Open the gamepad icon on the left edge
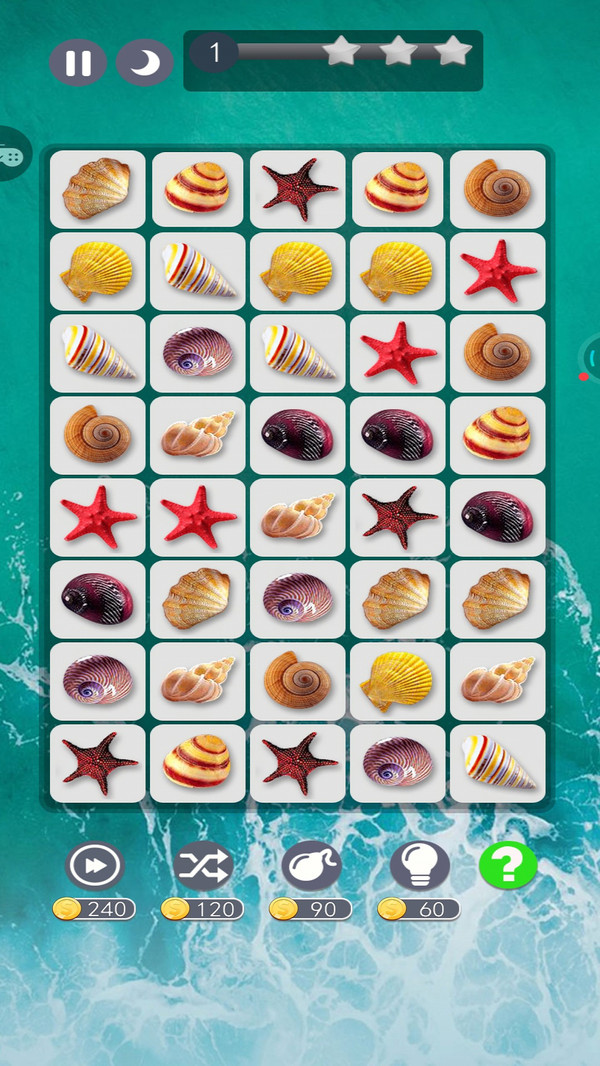 point(12,155)
